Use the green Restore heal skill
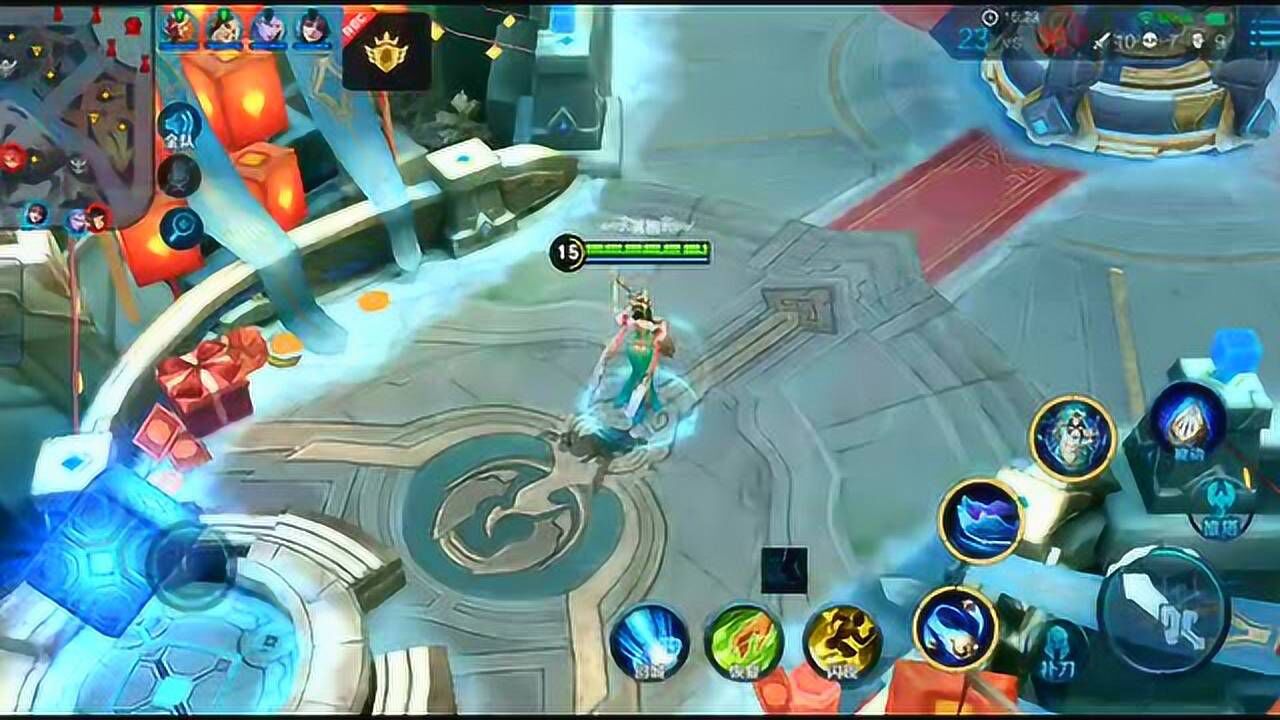Screen dimensions: 1280x720 743,640
